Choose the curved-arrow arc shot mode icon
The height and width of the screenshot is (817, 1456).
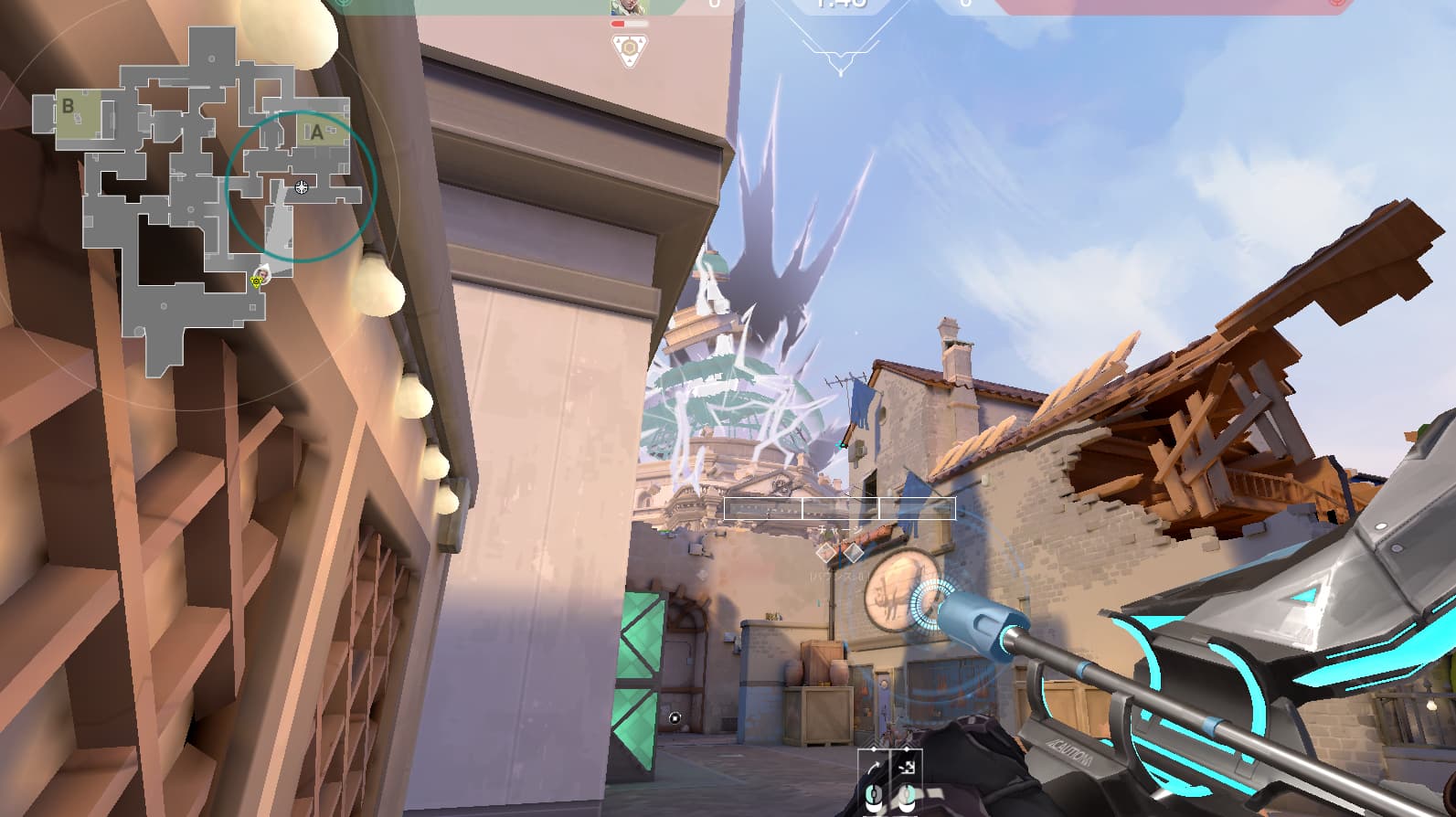(874, 768)
